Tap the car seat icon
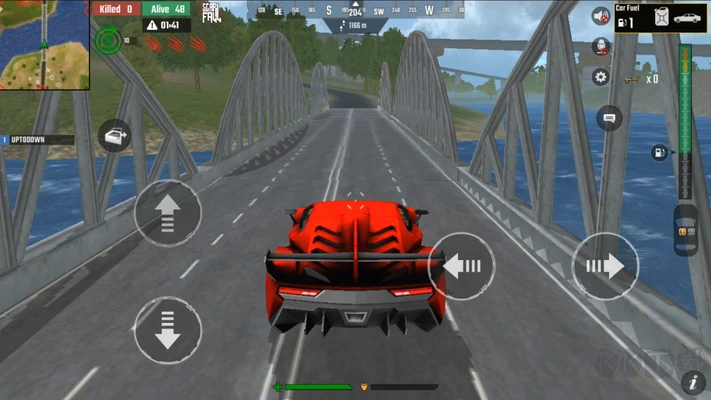This screenshot has width=711, height=400. pyautogui.click(x=686, y=231)
